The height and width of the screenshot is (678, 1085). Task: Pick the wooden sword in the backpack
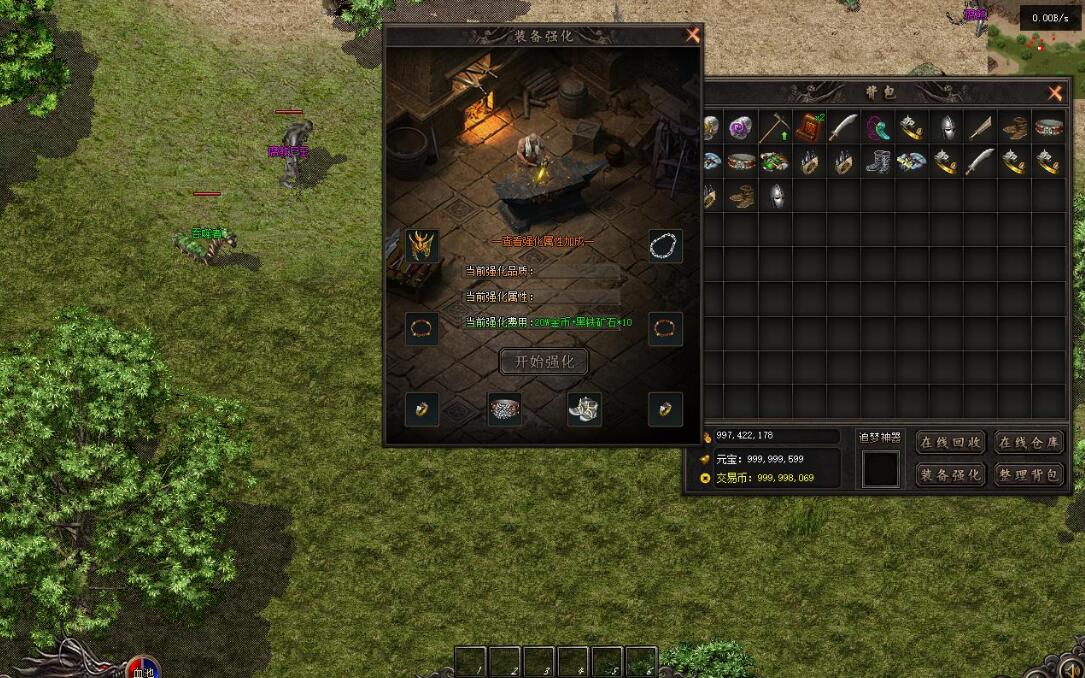(x=980, y=128)
